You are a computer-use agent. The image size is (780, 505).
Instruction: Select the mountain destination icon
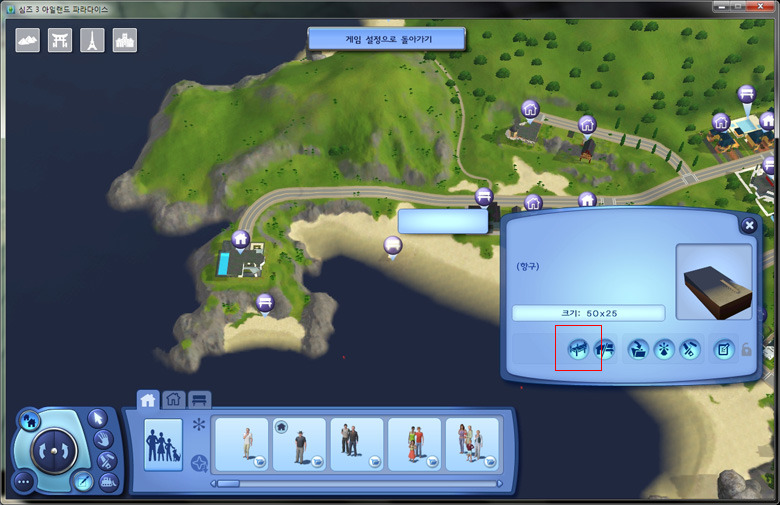[28, 40]
